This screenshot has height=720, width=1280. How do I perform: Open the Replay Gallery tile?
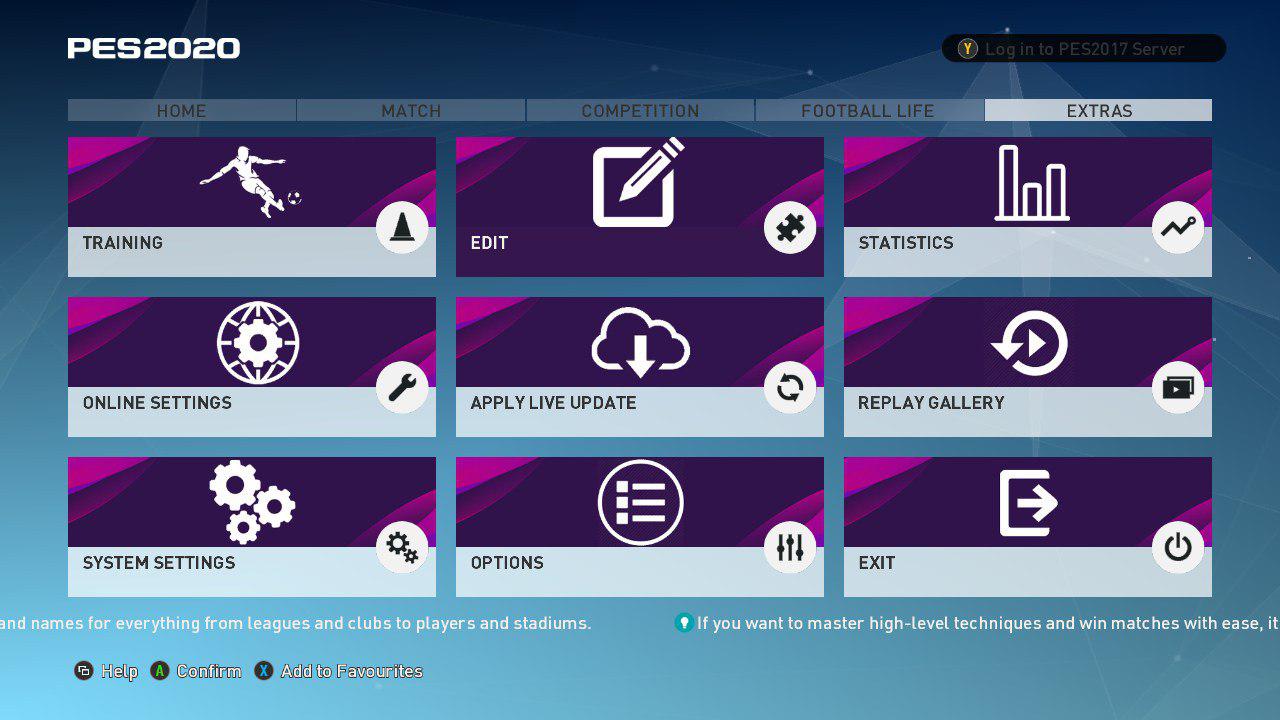(1027, 367)
